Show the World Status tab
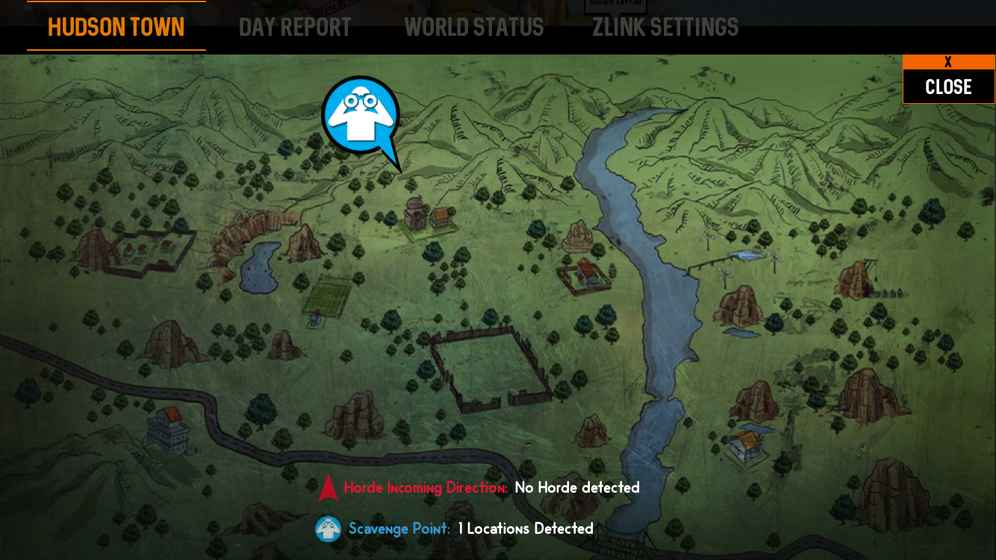The height and width of the screenshot is (560, 996). pos(474,27)
